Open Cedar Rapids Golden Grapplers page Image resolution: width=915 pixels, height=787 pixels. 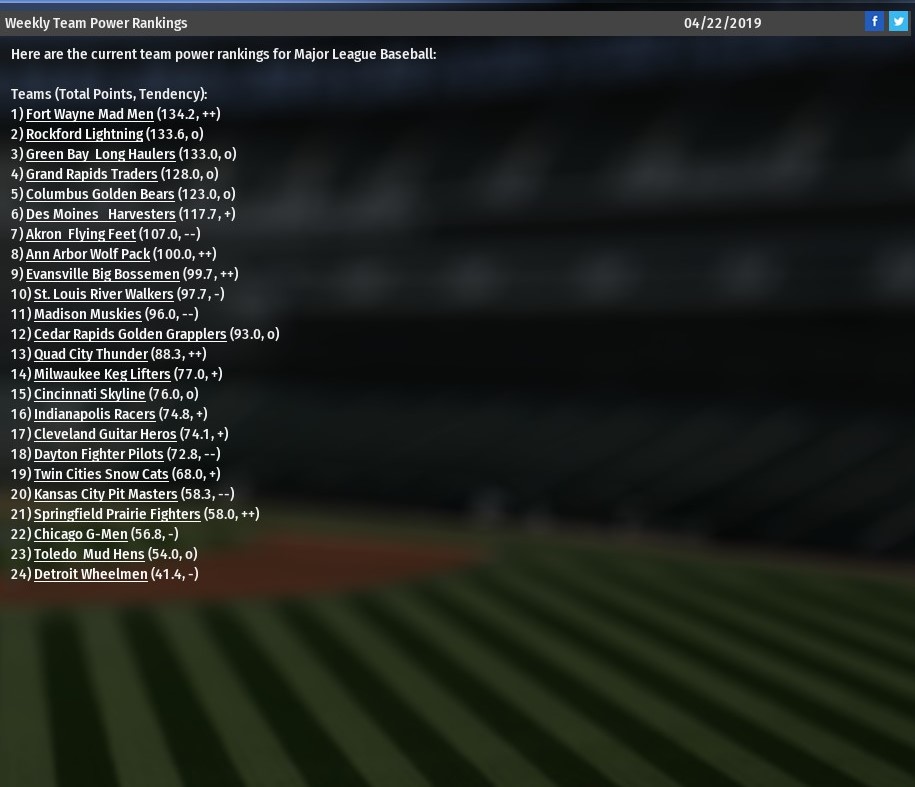(130, 334)
